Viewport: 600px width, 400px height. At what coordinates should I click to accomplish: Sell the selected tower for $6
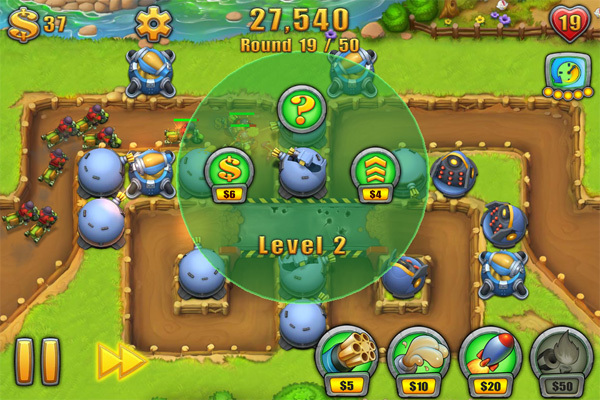pos(227,168)
